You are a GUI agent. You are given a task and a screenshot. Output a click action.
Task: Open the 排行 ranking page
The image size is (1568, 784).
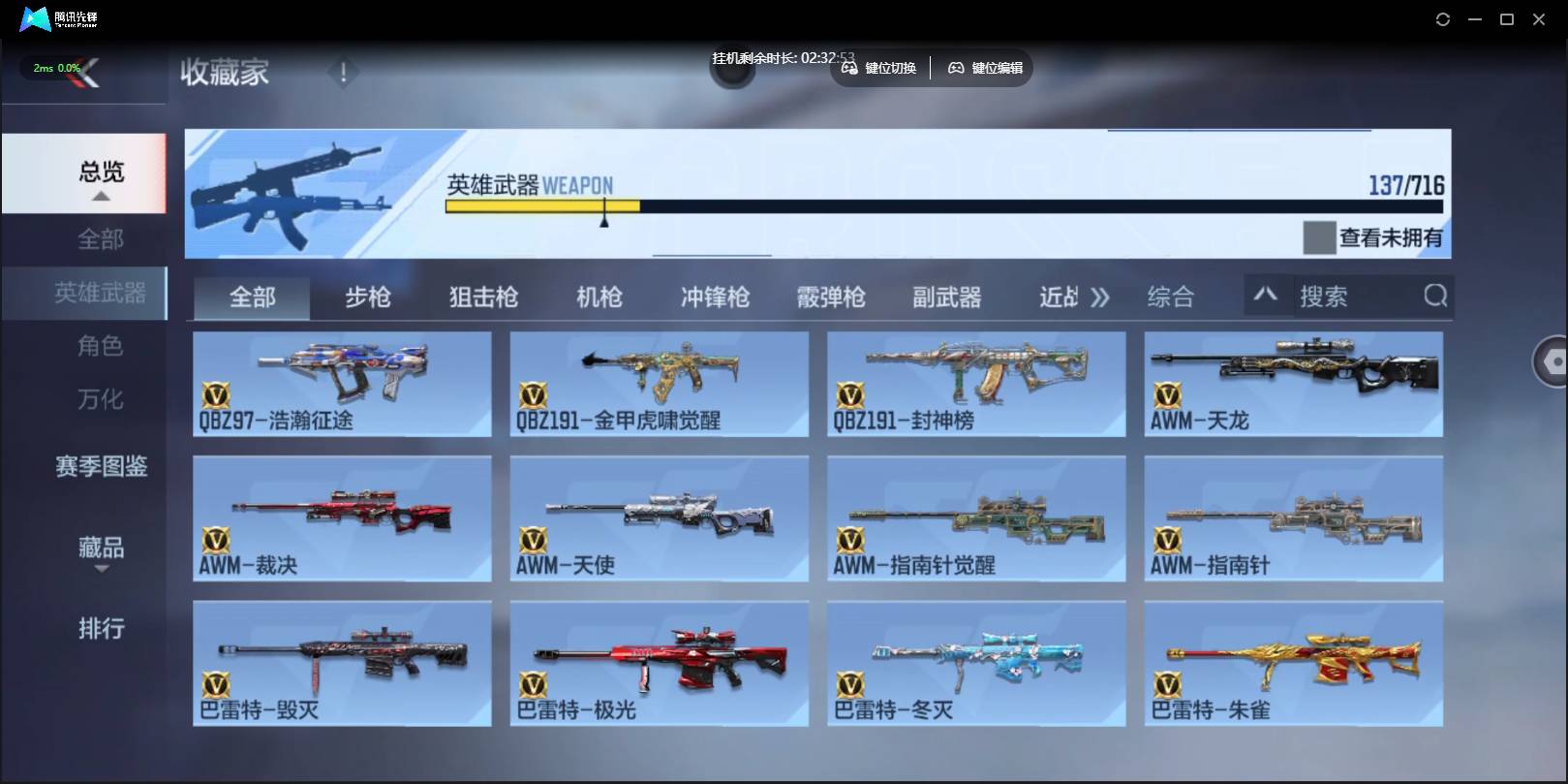(100, 629)
